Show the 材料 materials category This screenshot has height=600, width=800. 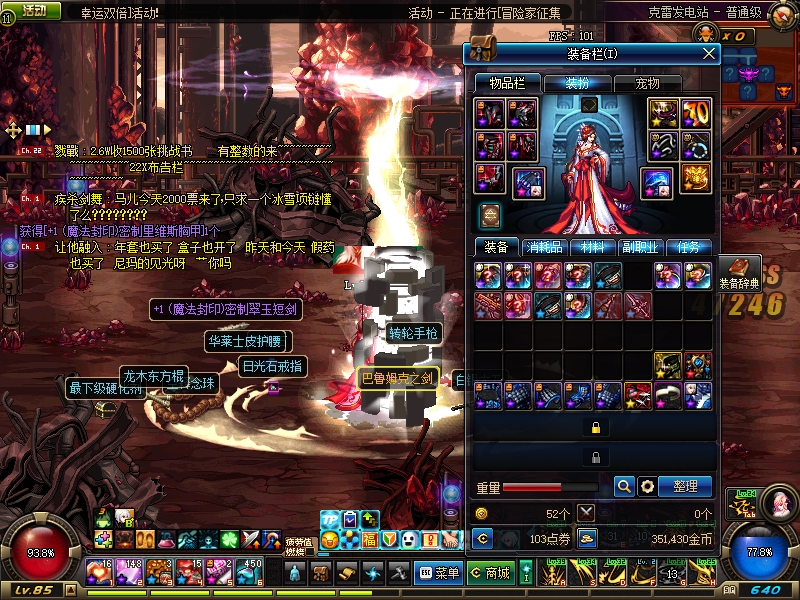[x=592, y=247]
